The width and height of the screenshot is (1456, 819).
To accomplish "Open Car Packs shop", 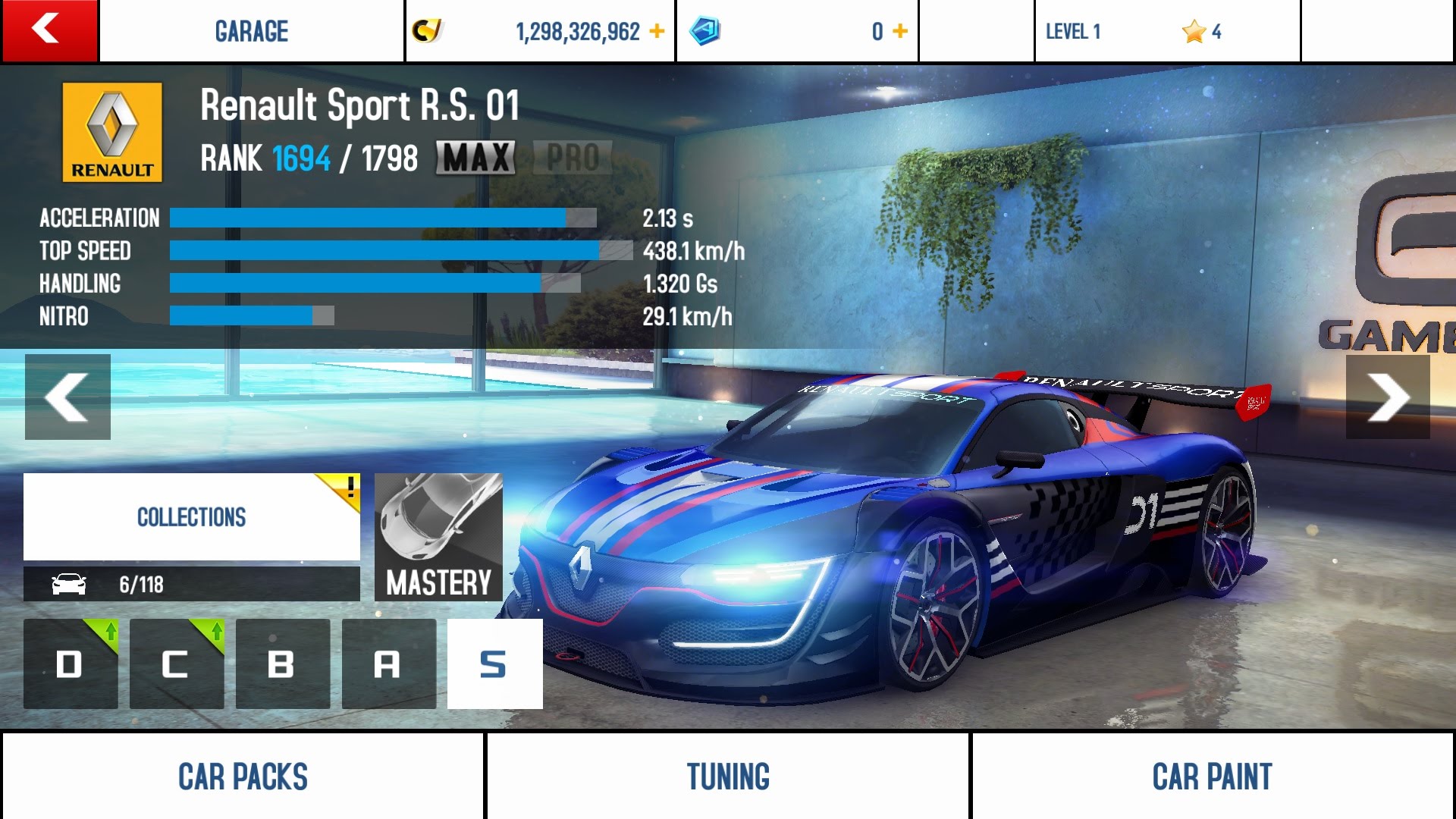I will [x=243, y=777].
